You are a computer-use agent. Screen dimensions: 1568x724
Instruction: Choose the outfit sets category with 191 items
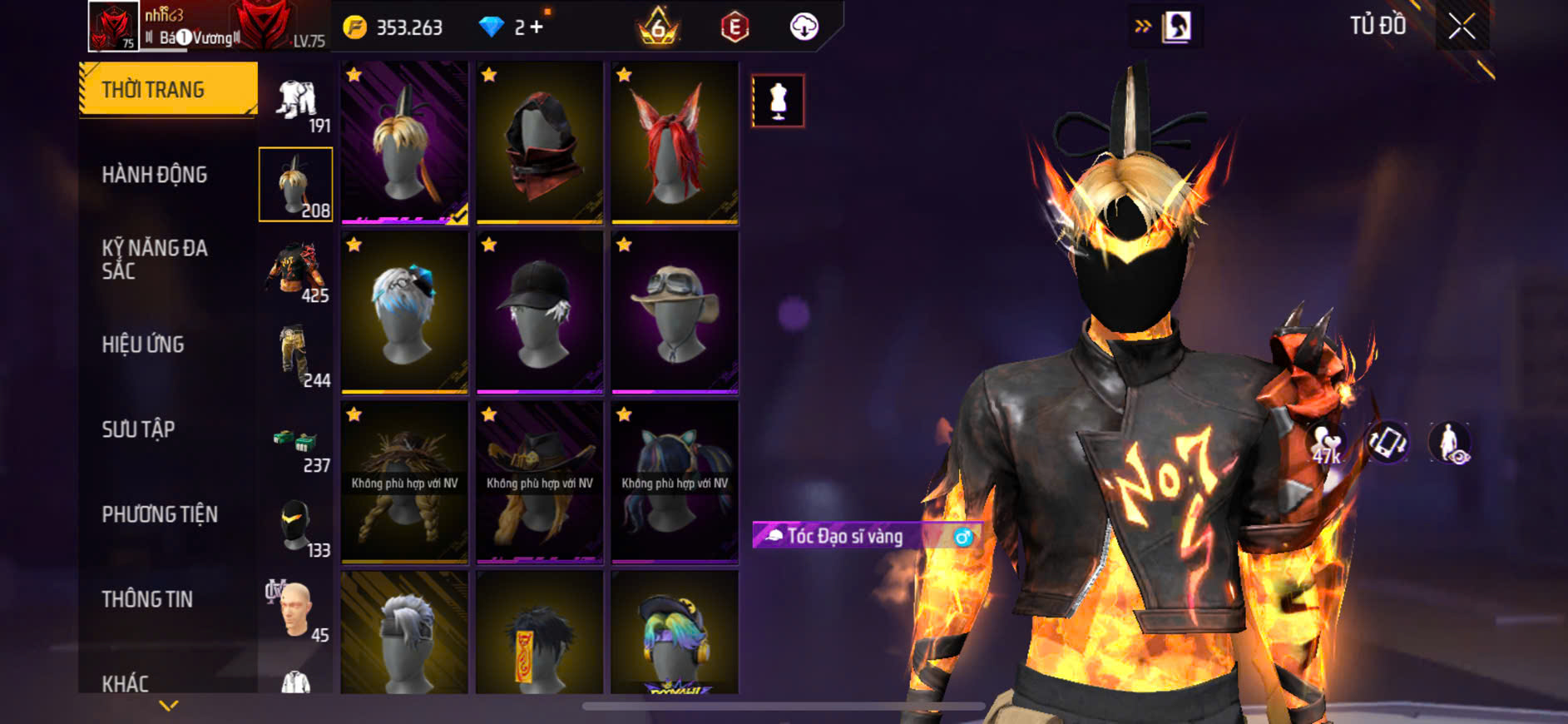(x=296, y=103)
